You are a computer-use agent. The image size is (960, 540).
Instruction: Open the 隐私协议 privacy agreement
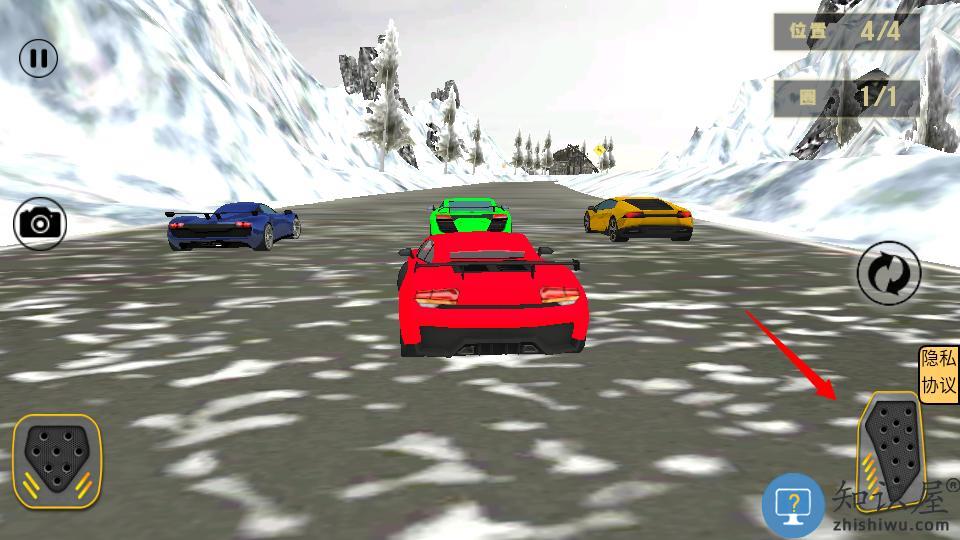pyautogui.click(x=939, y=374)
